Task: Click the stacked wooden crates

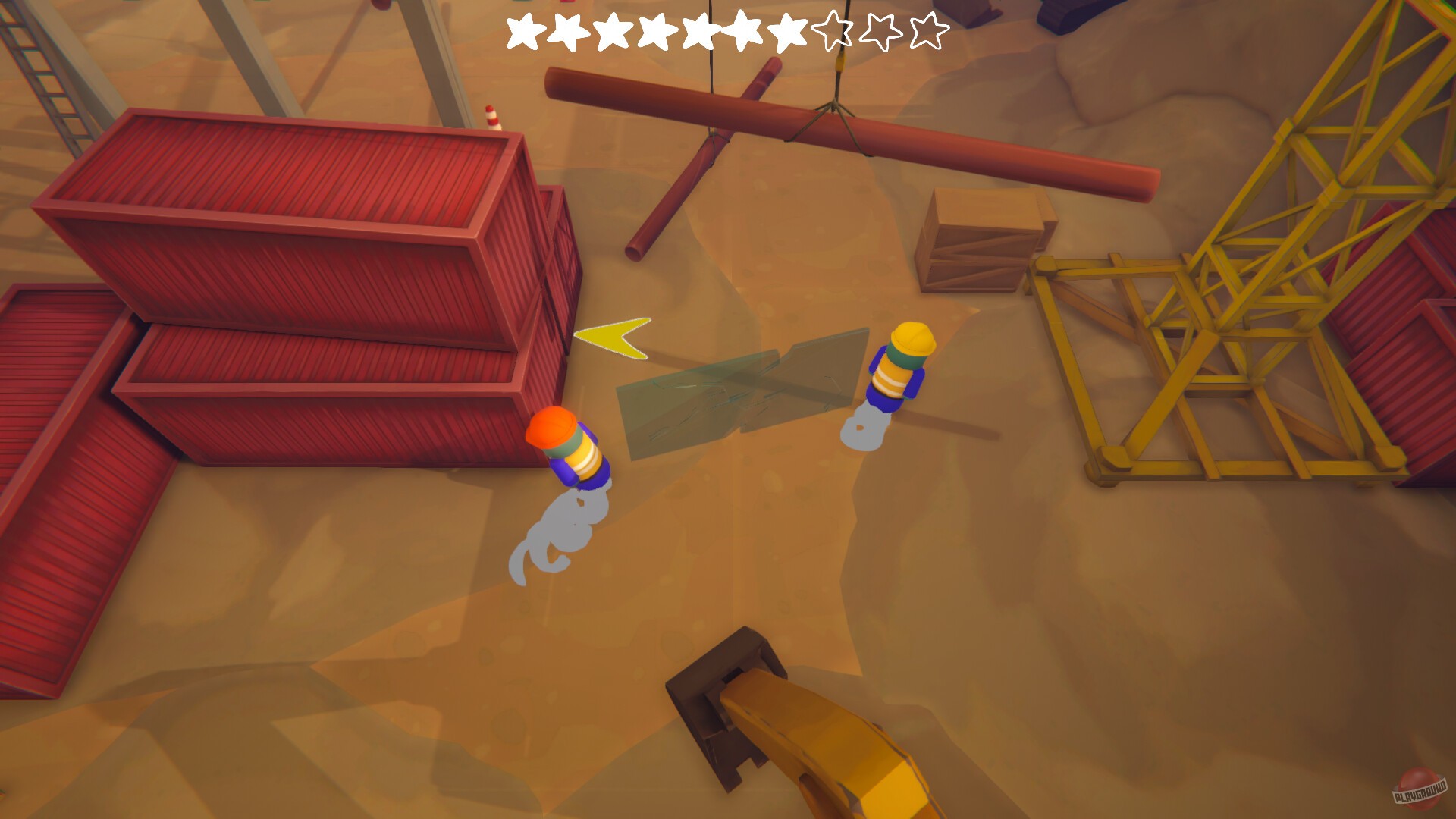Action: click(x=982, y=239)
